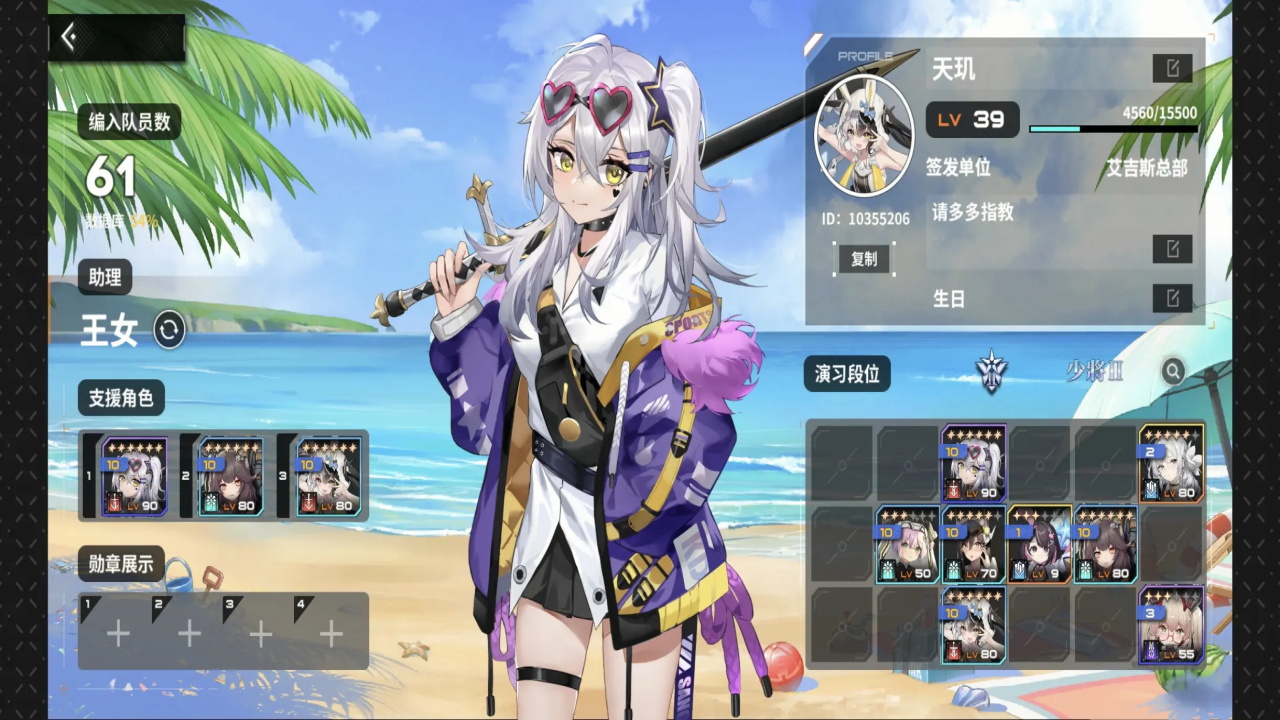Edit the profile signature 请多多指教
Screen dimensions: 1280x720
1172,249
